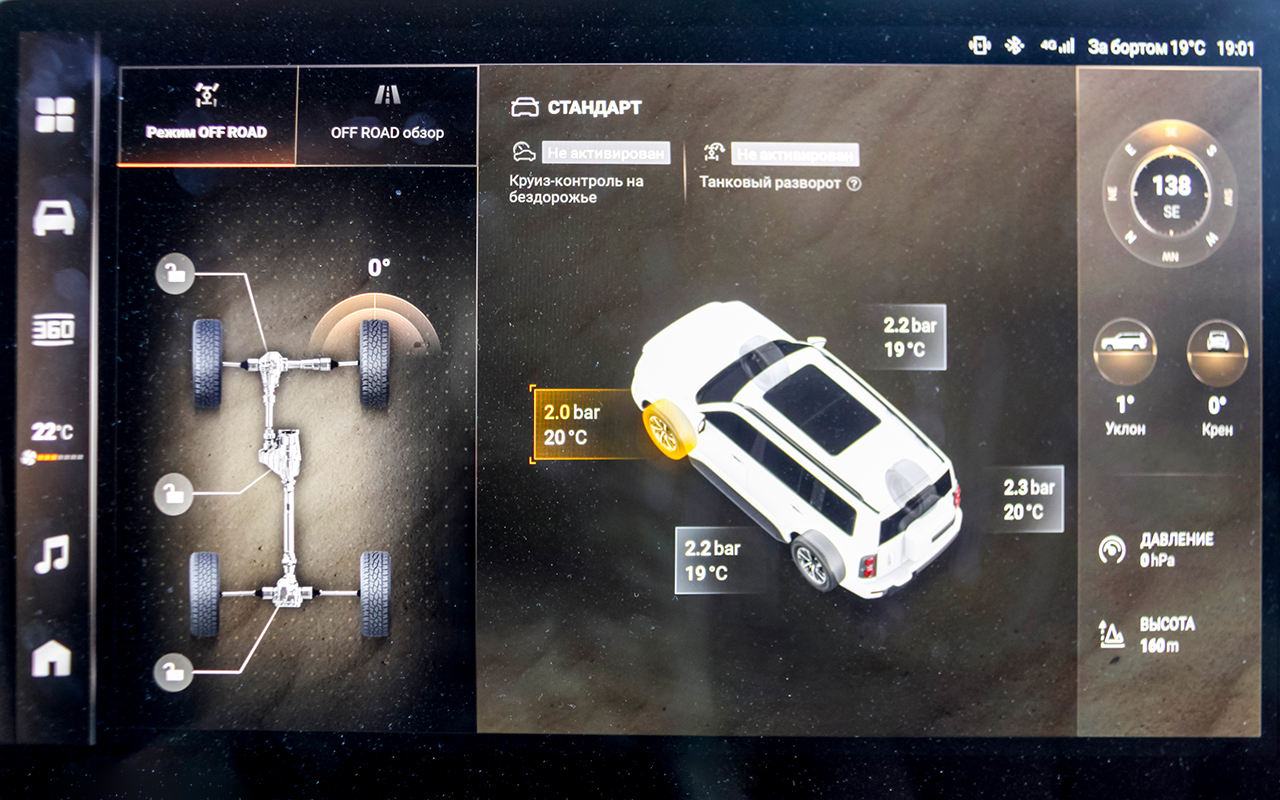Toggle the front differential lock icon
The width and height of the screenshot is (1280, 800).
click(x=175, y=275)
